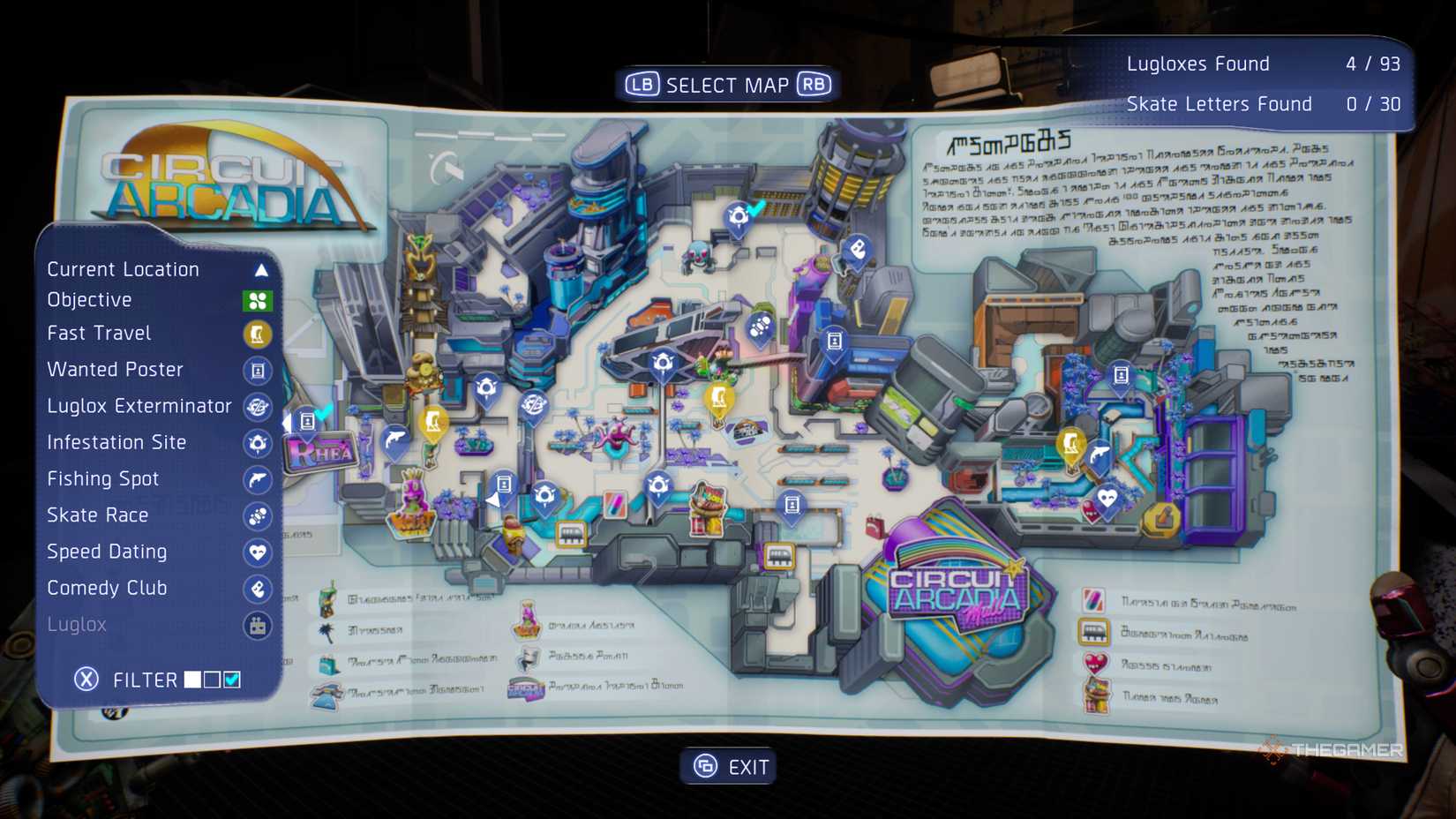This screenshot has width=1456, height=819.
Task: Go to the previous map with LB
Action: click(x=642, y=84)
